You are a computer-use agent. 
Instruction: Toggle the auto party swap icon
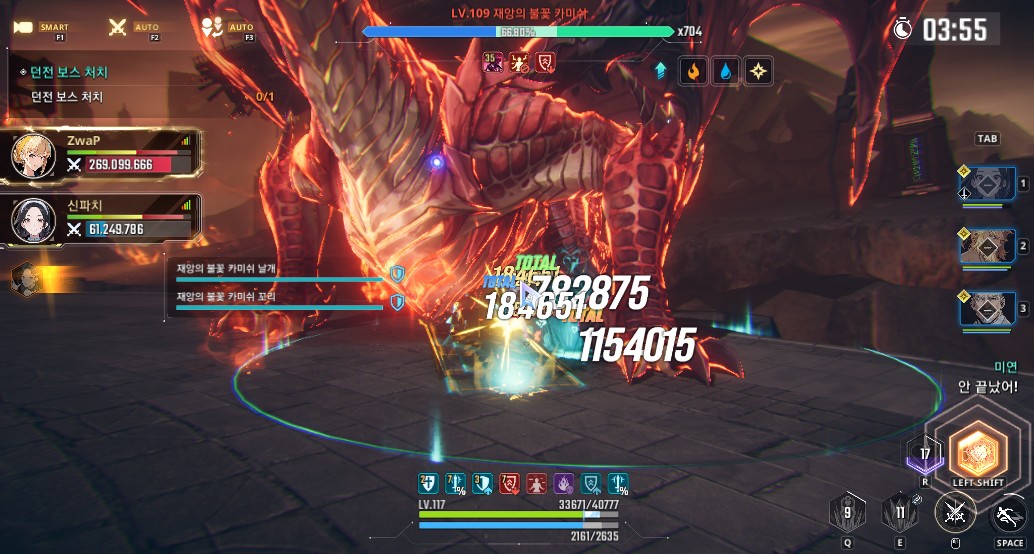212,27
